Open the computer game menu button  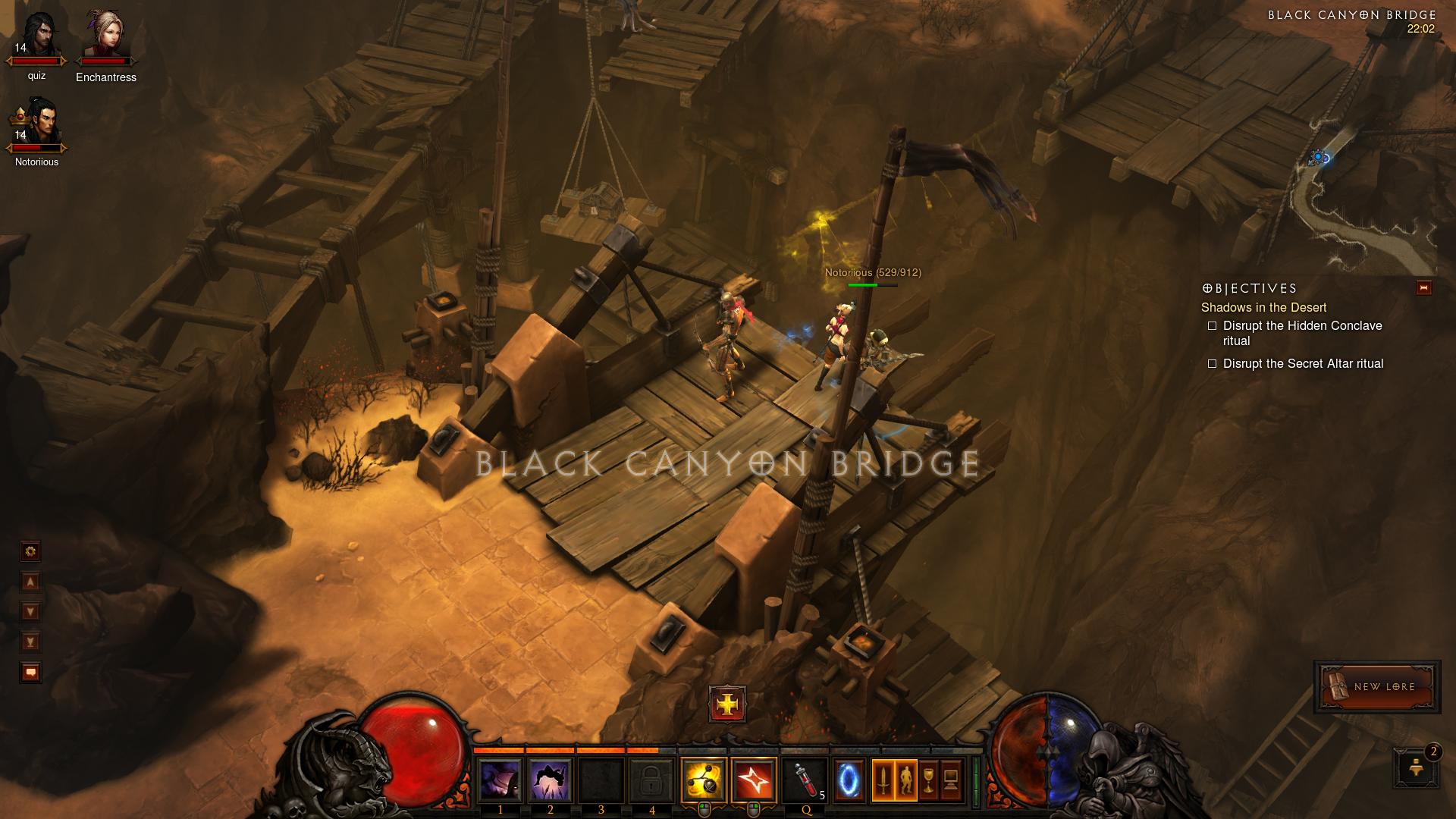click(951, 780)
